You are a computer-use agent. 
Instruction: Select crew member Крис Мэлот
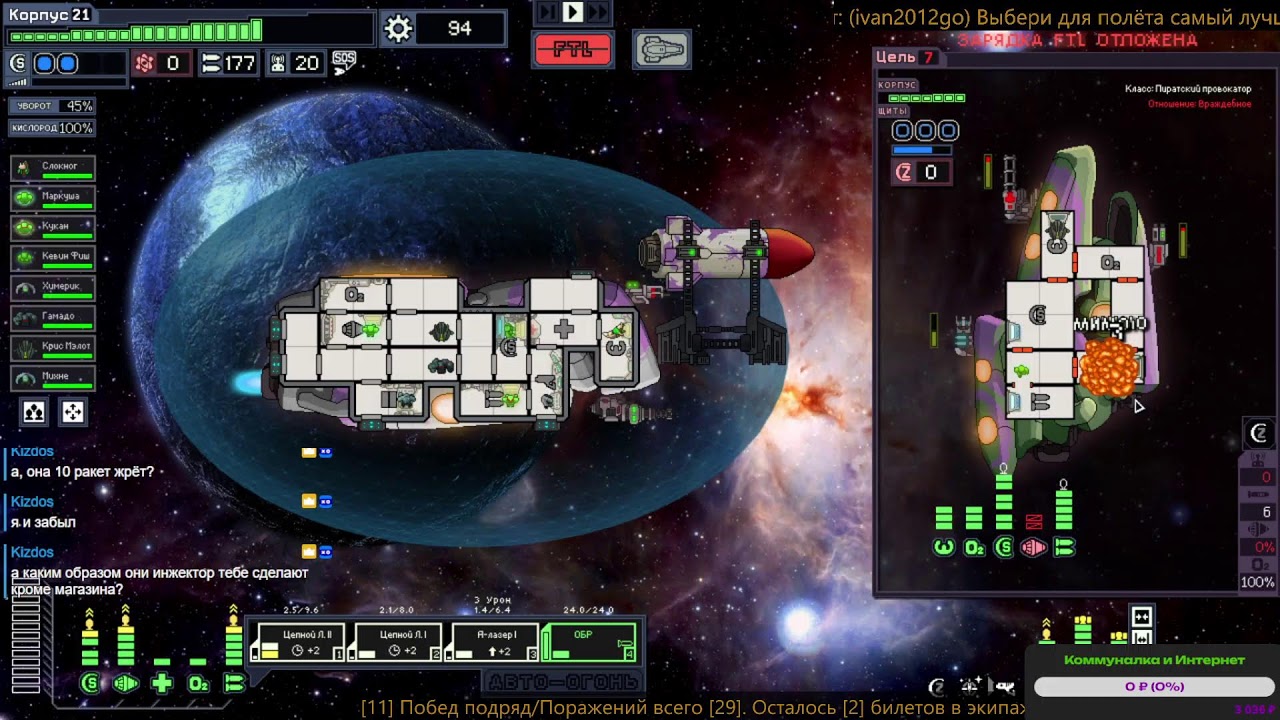53,348
